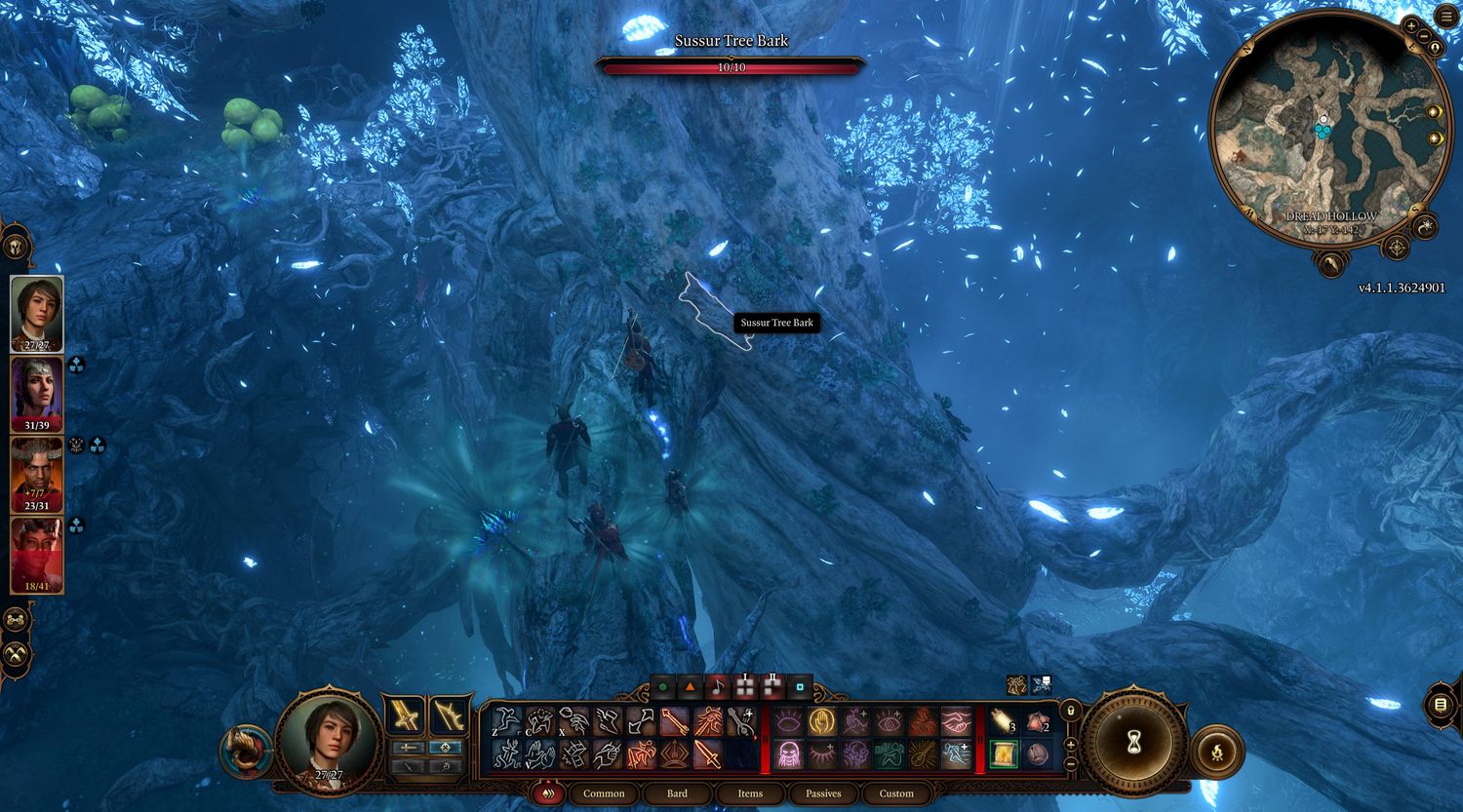Select the melee sword weapon slot
Viewport: 1463px width, 812px height.
405,716
